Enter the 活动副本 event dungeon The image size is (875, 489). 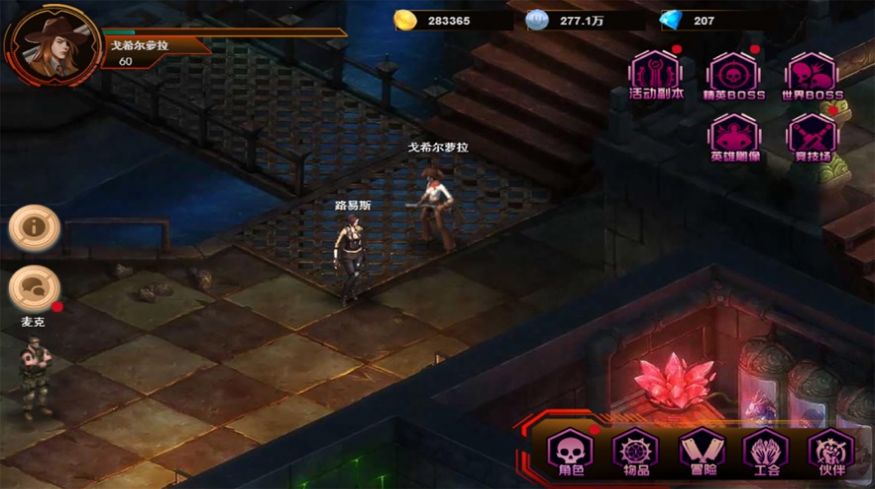click(655, 74)
